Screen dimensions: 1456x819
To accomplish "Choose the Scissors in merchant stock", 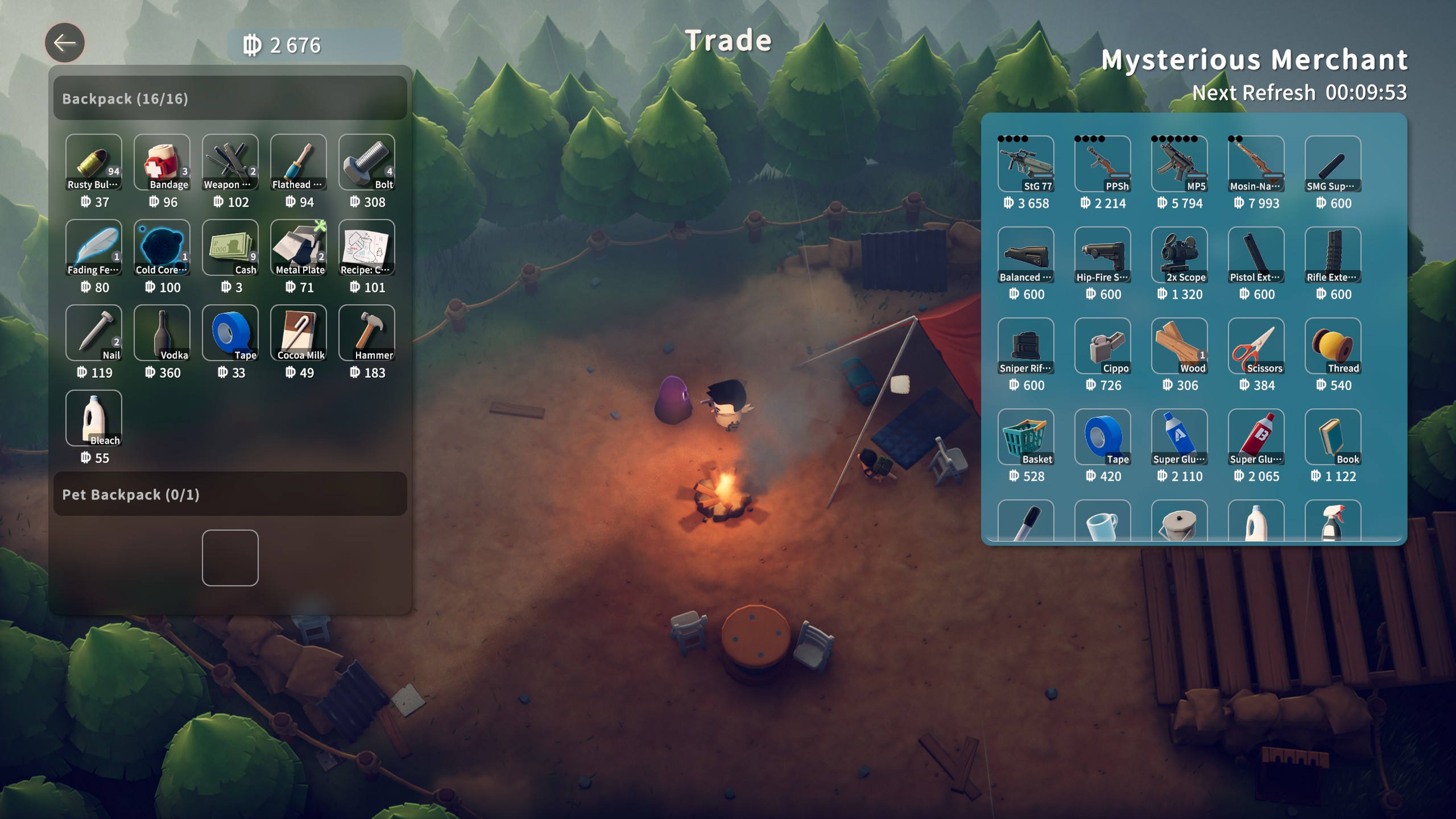I will [x=1256, y=346].
